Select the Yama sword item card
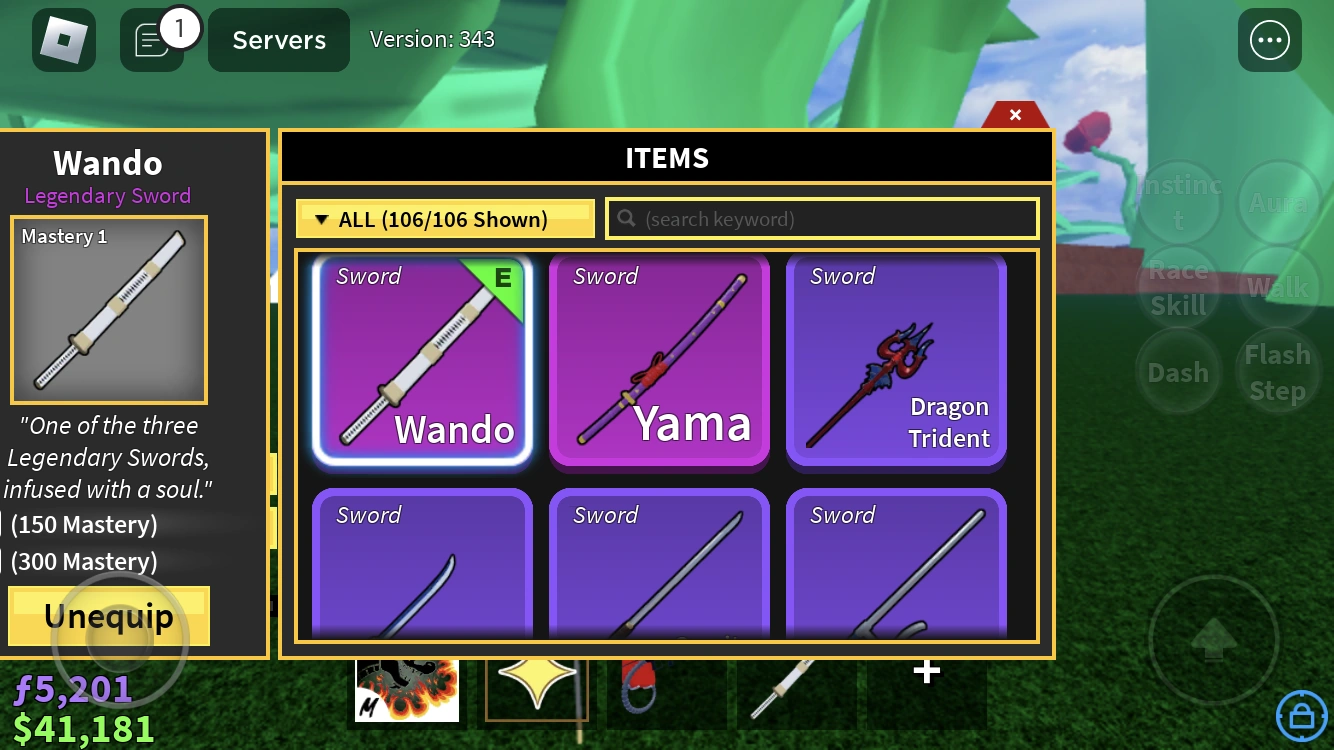This screenshot has width=1334, height=750. 659,361
